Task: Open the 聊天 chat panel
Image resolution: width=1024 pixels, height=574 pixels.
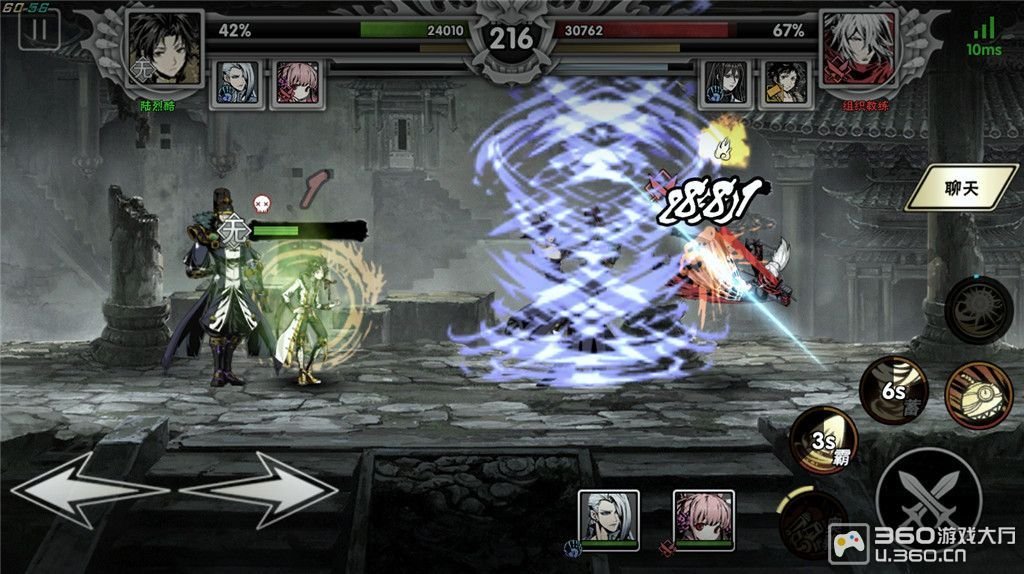Action: pos(960,187)
